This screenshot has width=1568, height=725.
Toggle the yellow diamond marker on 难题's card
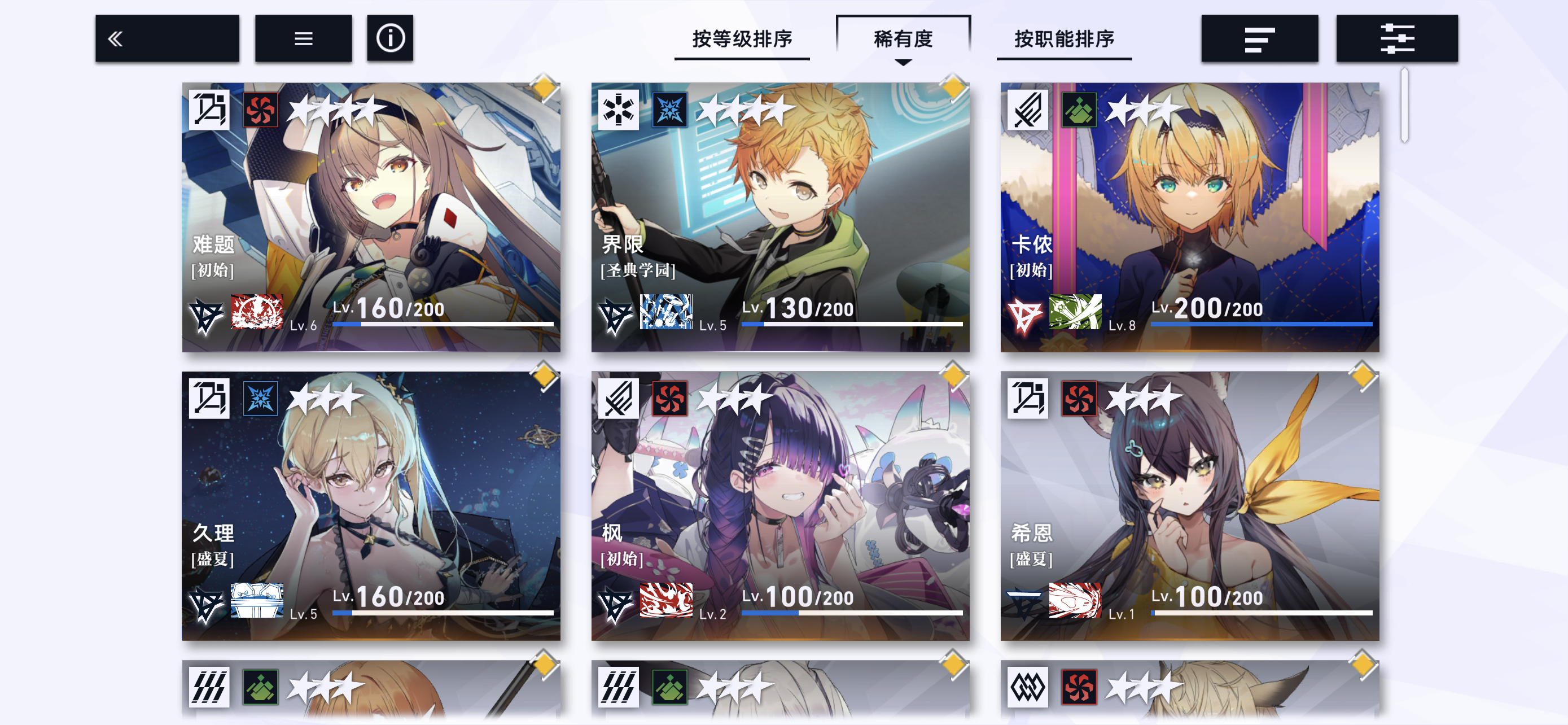click(544, 88)
